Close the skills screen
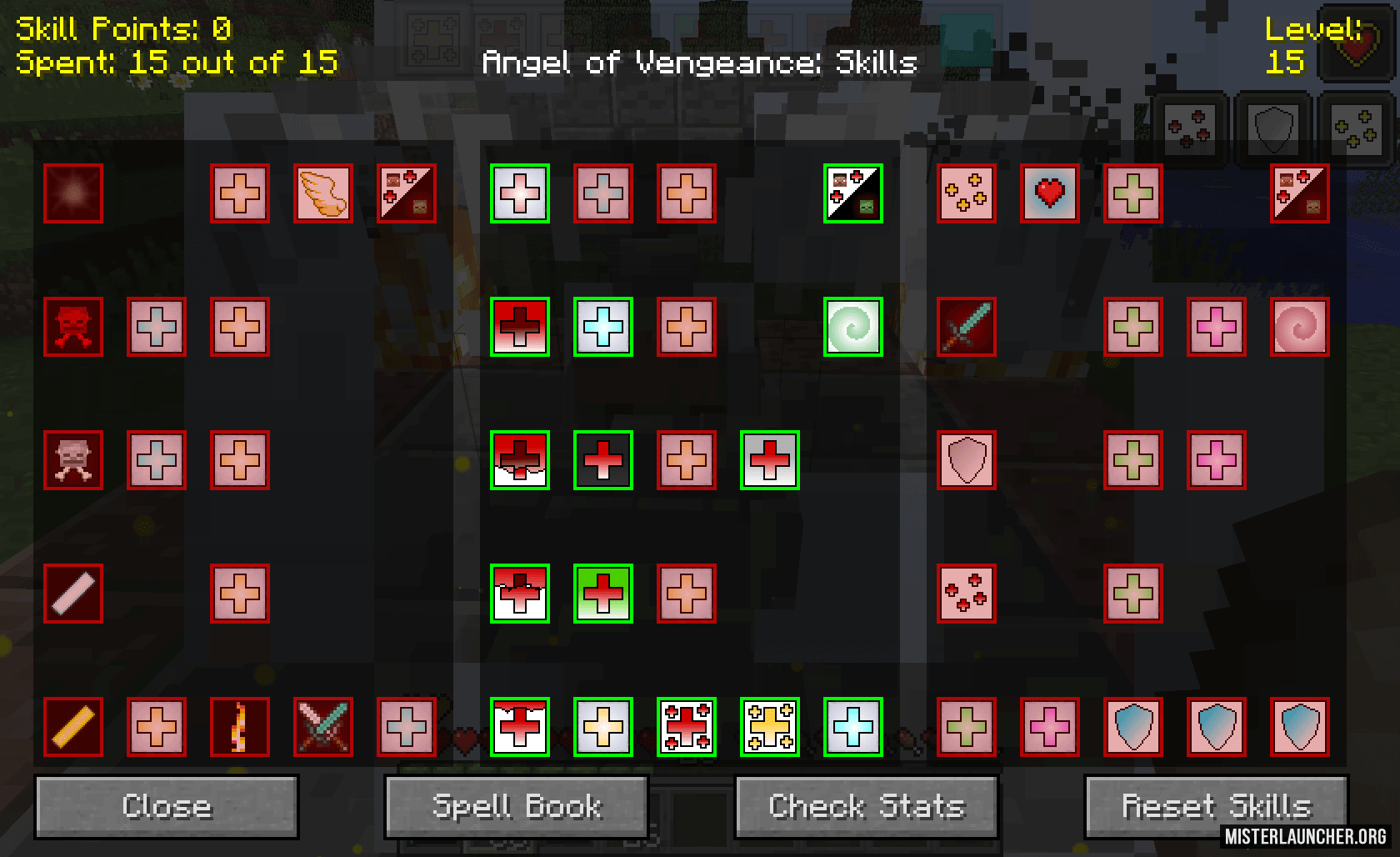Screen dimensions: 1400x857 (x=166, y=807)
